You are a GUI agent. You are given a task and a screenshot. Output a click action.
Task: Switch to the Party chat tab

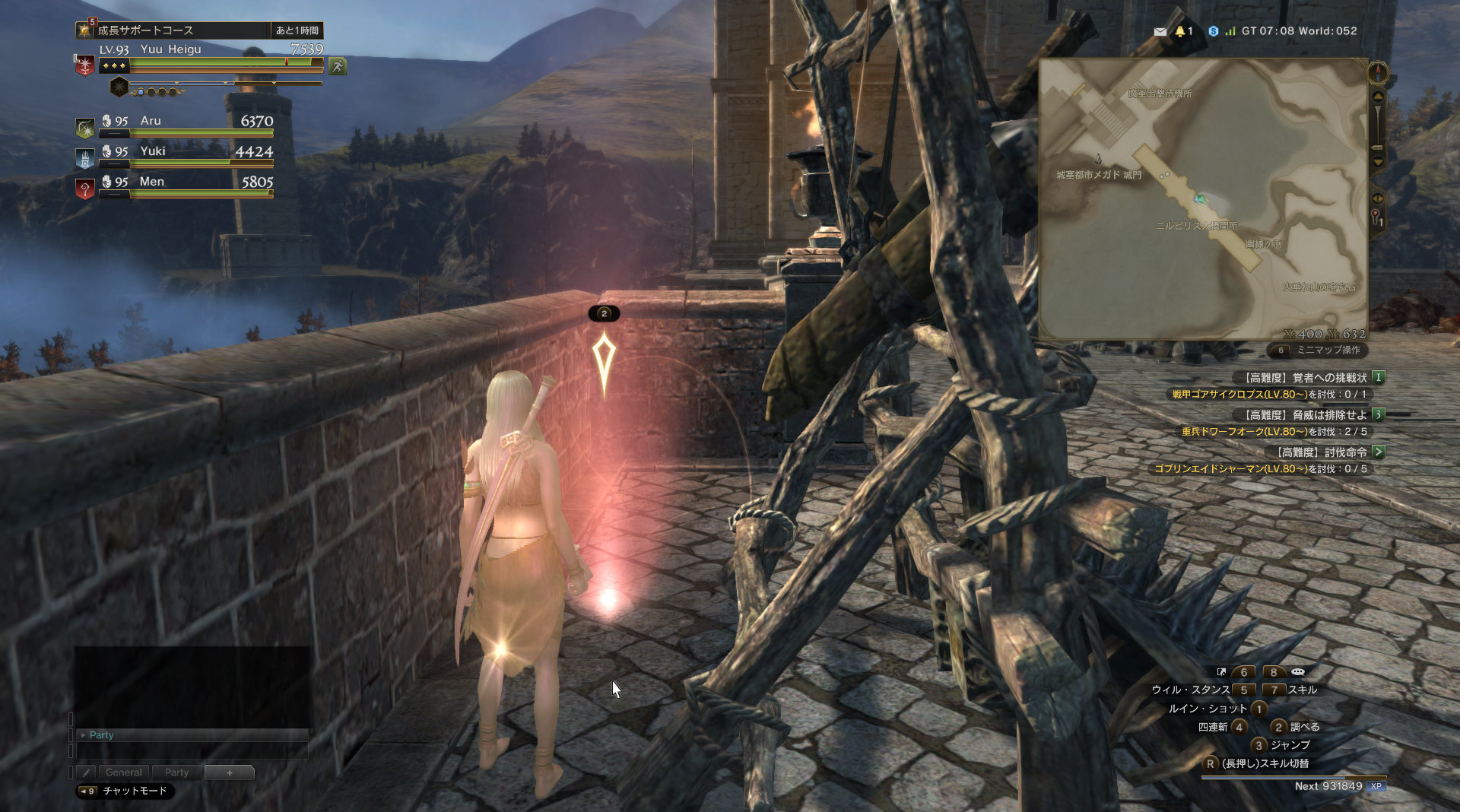[x=176, y=772]
